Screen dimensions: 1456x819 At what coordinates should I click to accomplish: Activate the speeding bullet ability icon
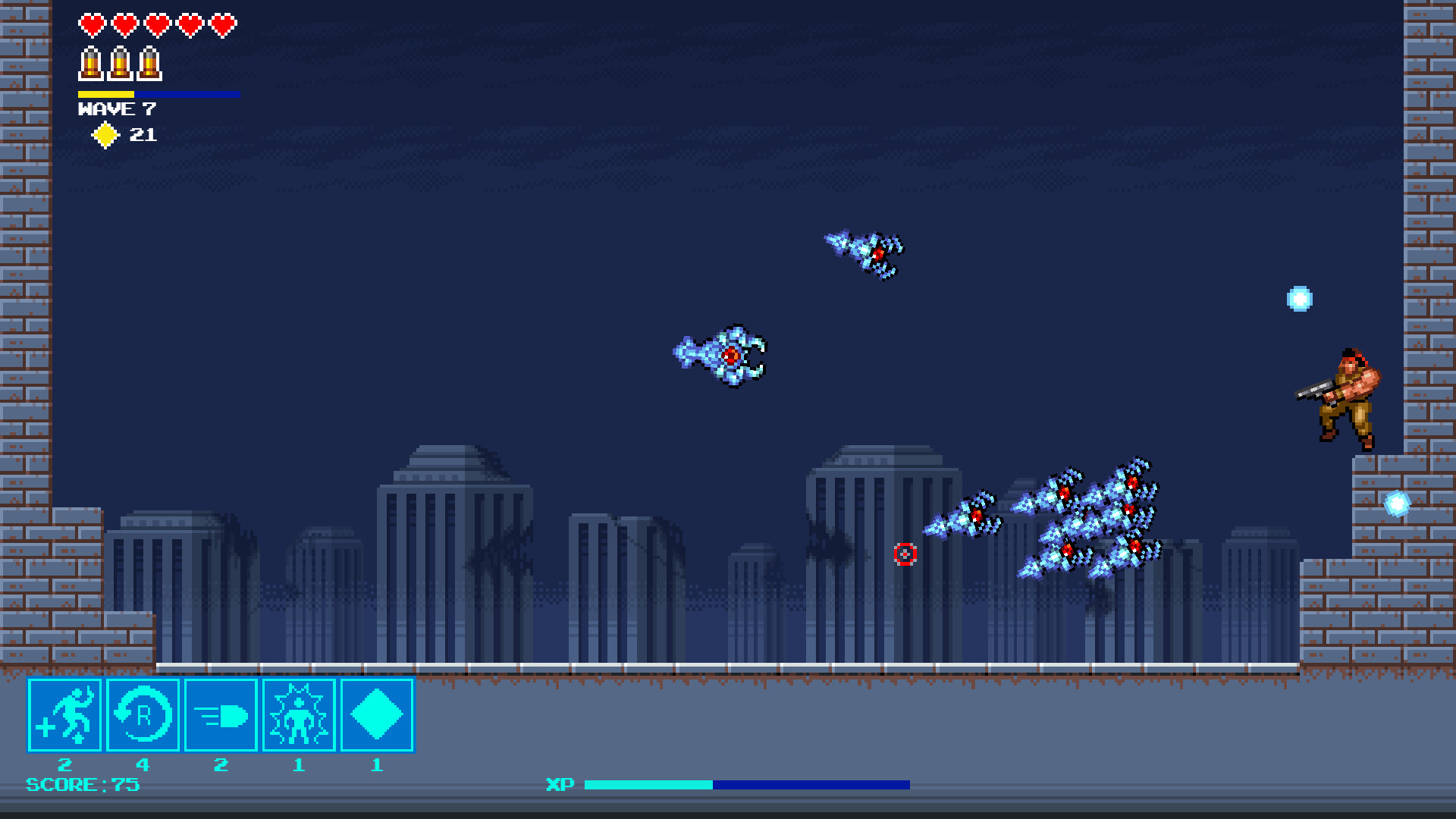(221, 715)
